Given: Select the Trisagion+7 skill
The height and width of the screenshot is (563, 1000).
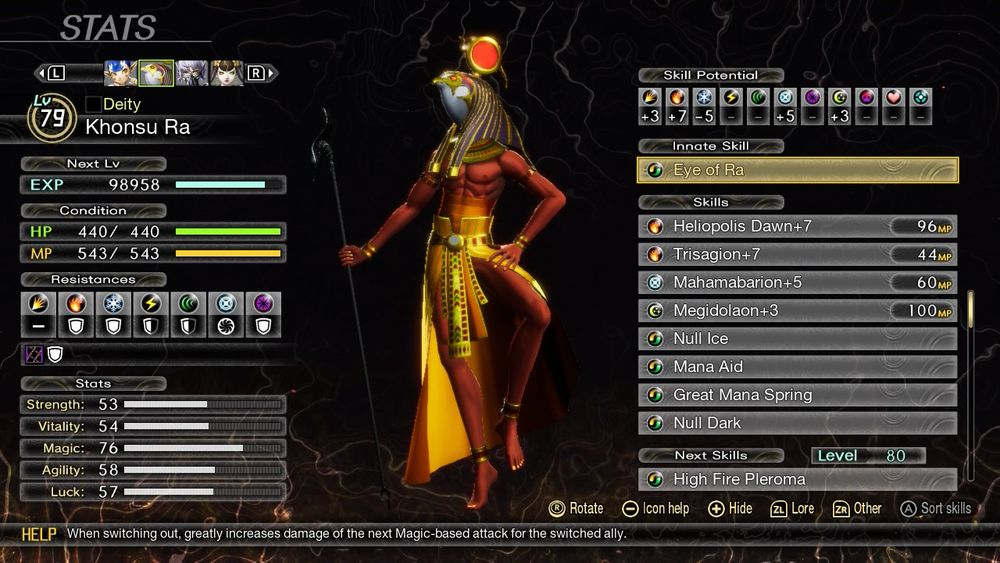Looking at the screenshot, I should click(797, 254).
